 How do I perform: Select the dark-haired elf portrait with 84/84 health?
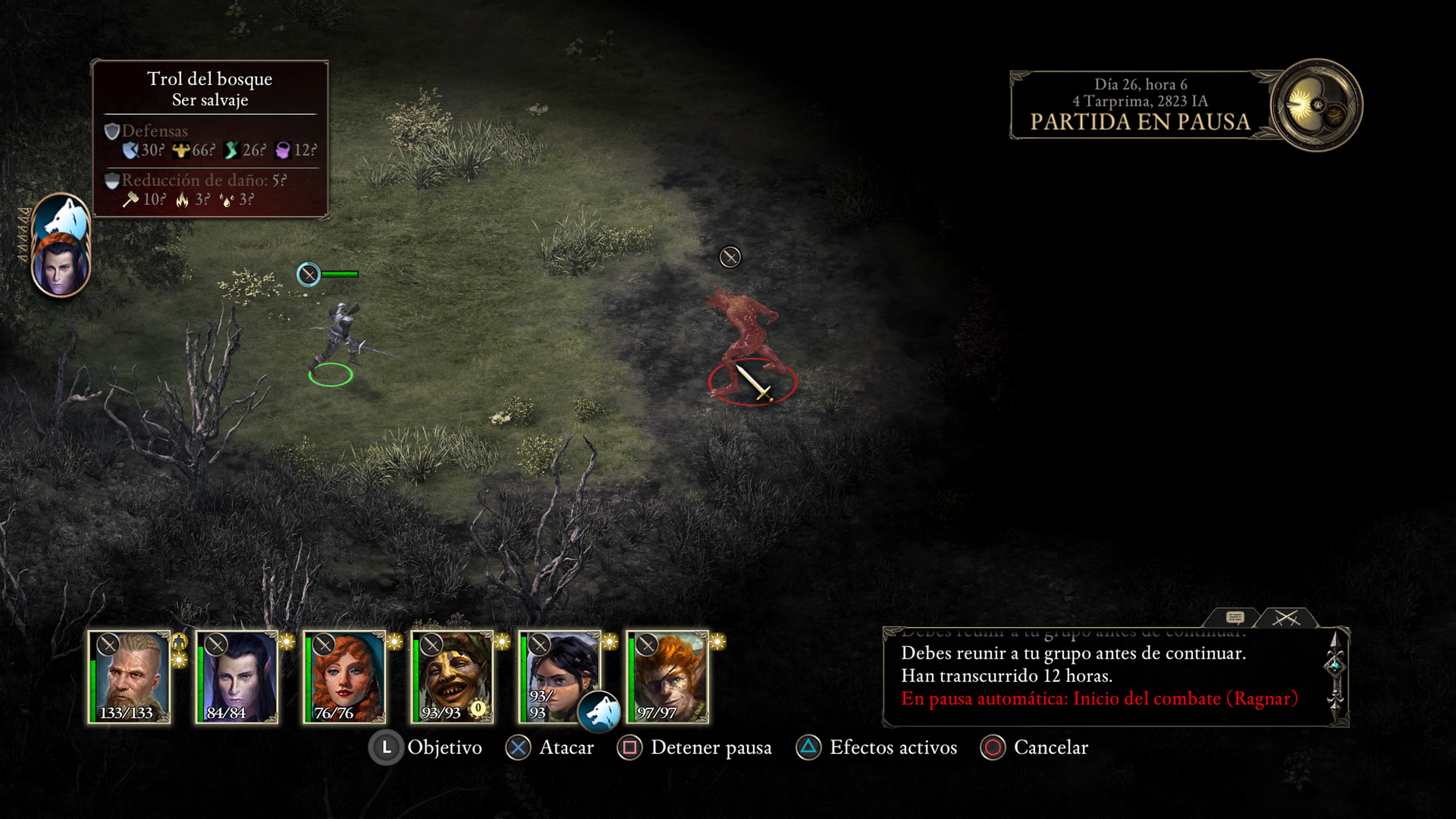coord(237,676)
